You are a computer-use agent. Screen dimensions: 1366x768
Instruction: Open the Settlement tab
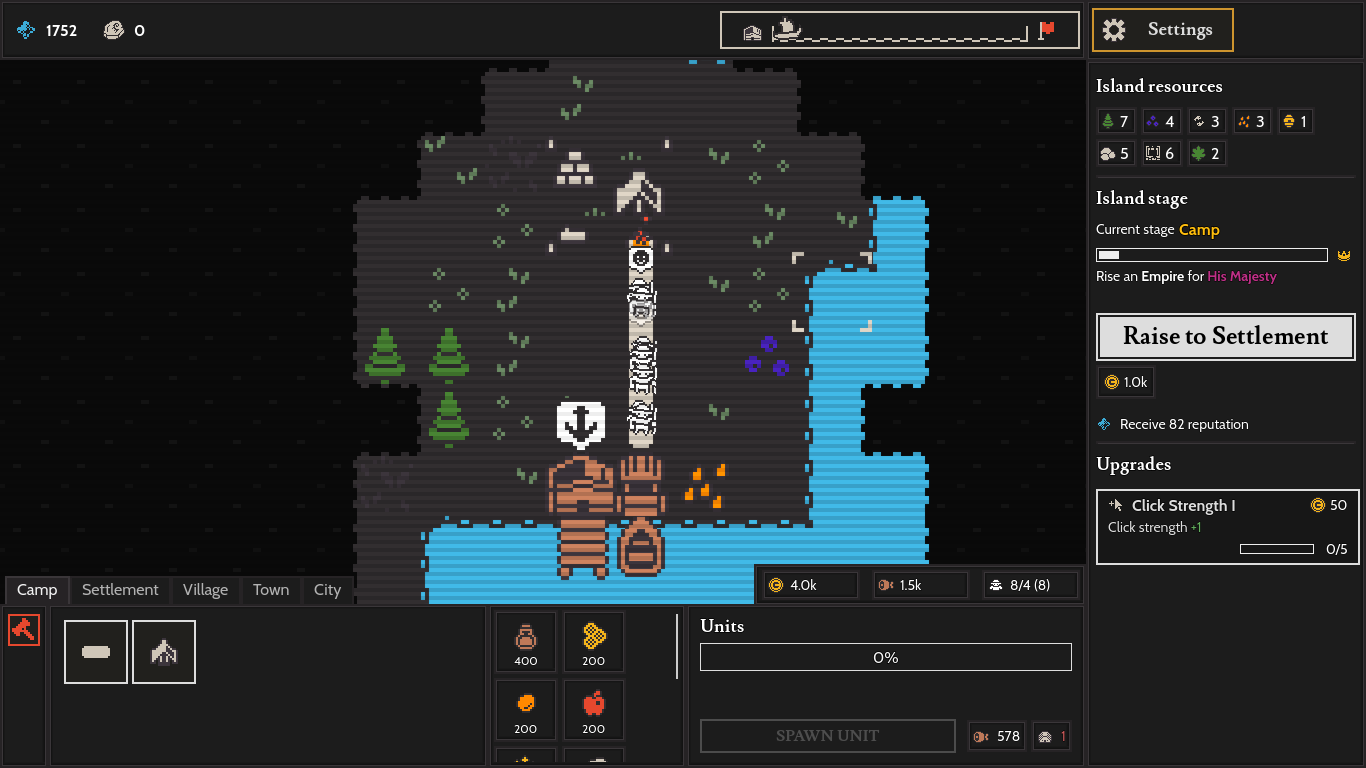click(120, 590)
